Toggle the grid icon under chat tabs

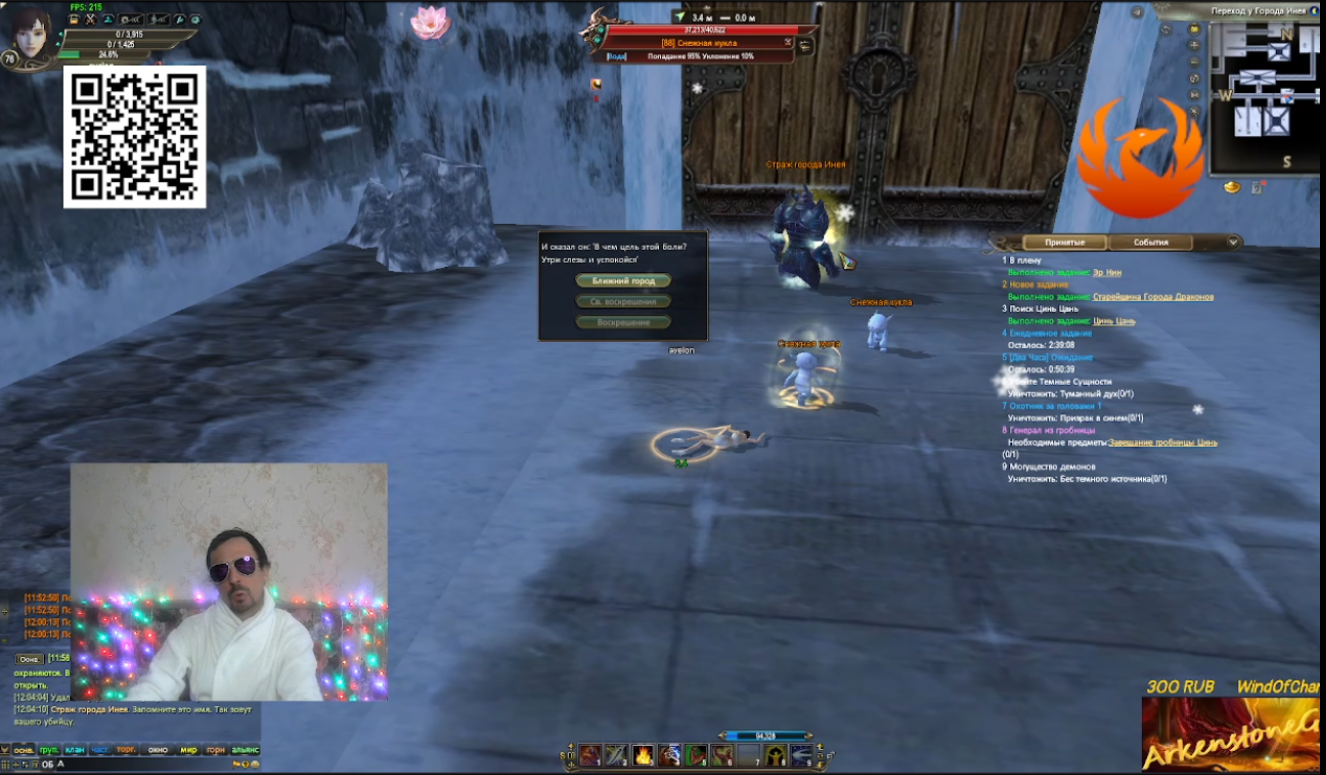point(5,764)
